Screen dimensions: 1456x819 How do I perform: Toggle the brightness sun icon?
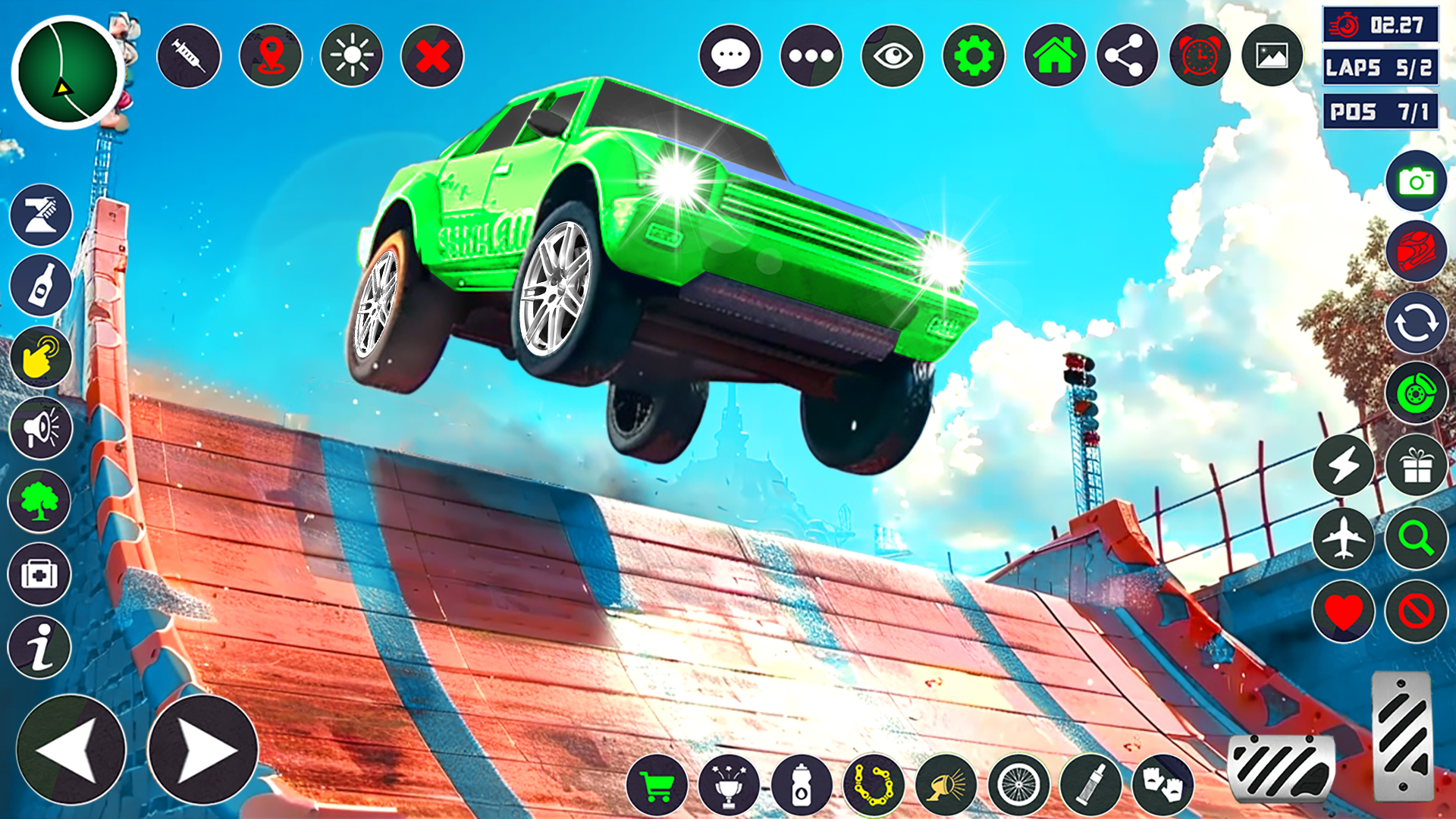[351, 54]
